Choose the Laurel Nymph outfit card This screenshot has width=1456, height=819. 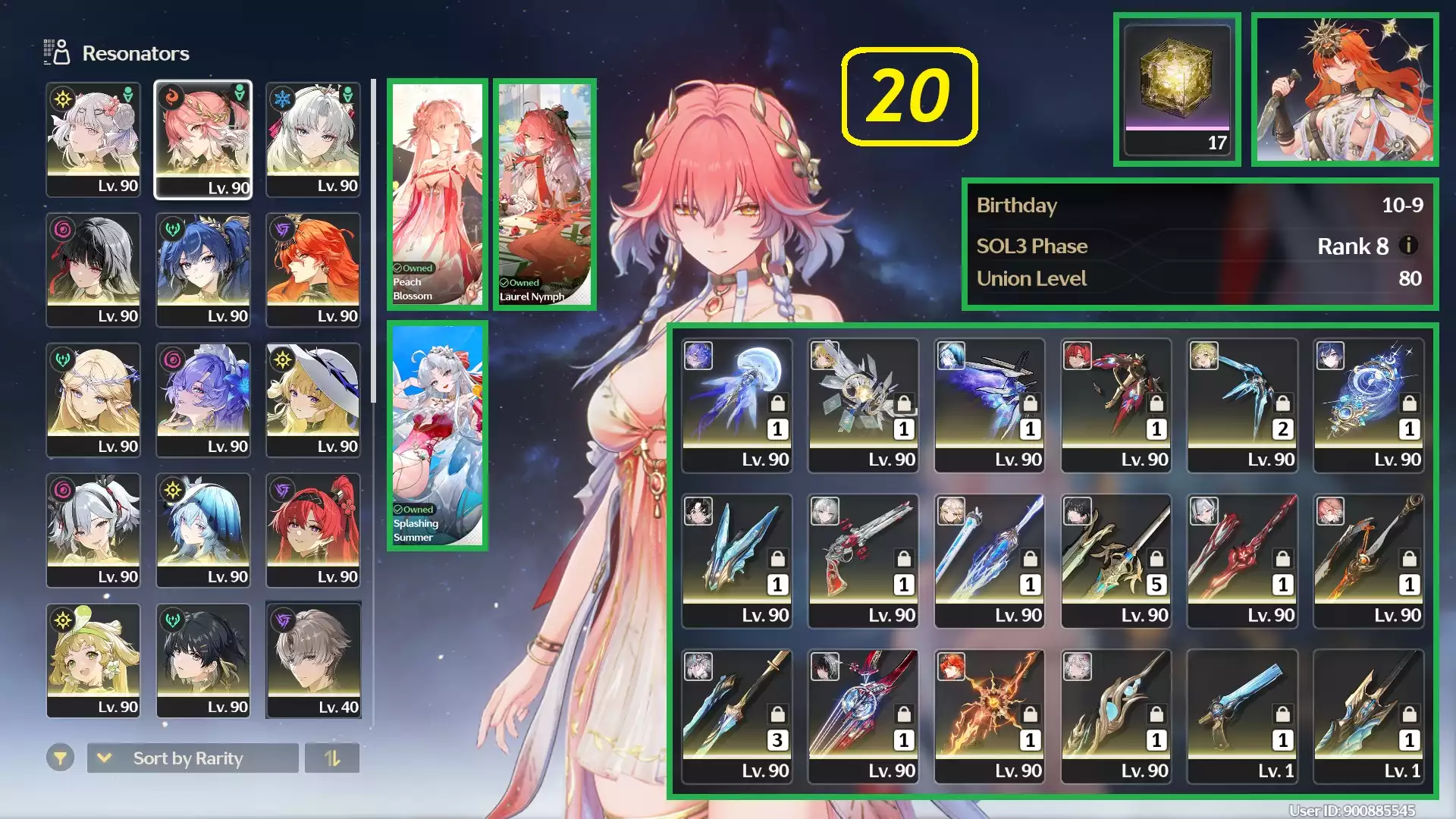pyautogui.click(x=544, y=195)
